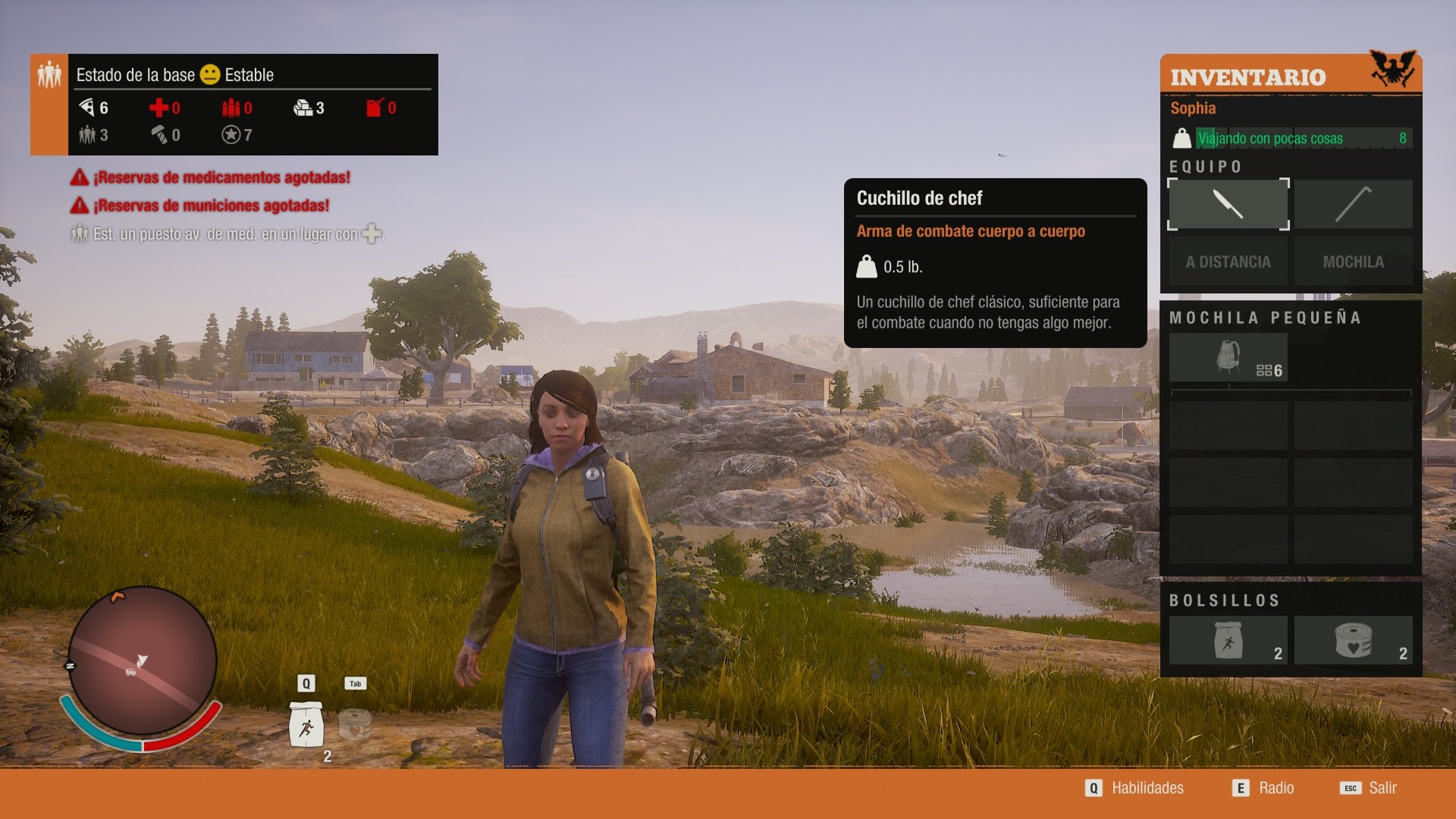Select the chef knife in the melee slot

pos(1227,204)
